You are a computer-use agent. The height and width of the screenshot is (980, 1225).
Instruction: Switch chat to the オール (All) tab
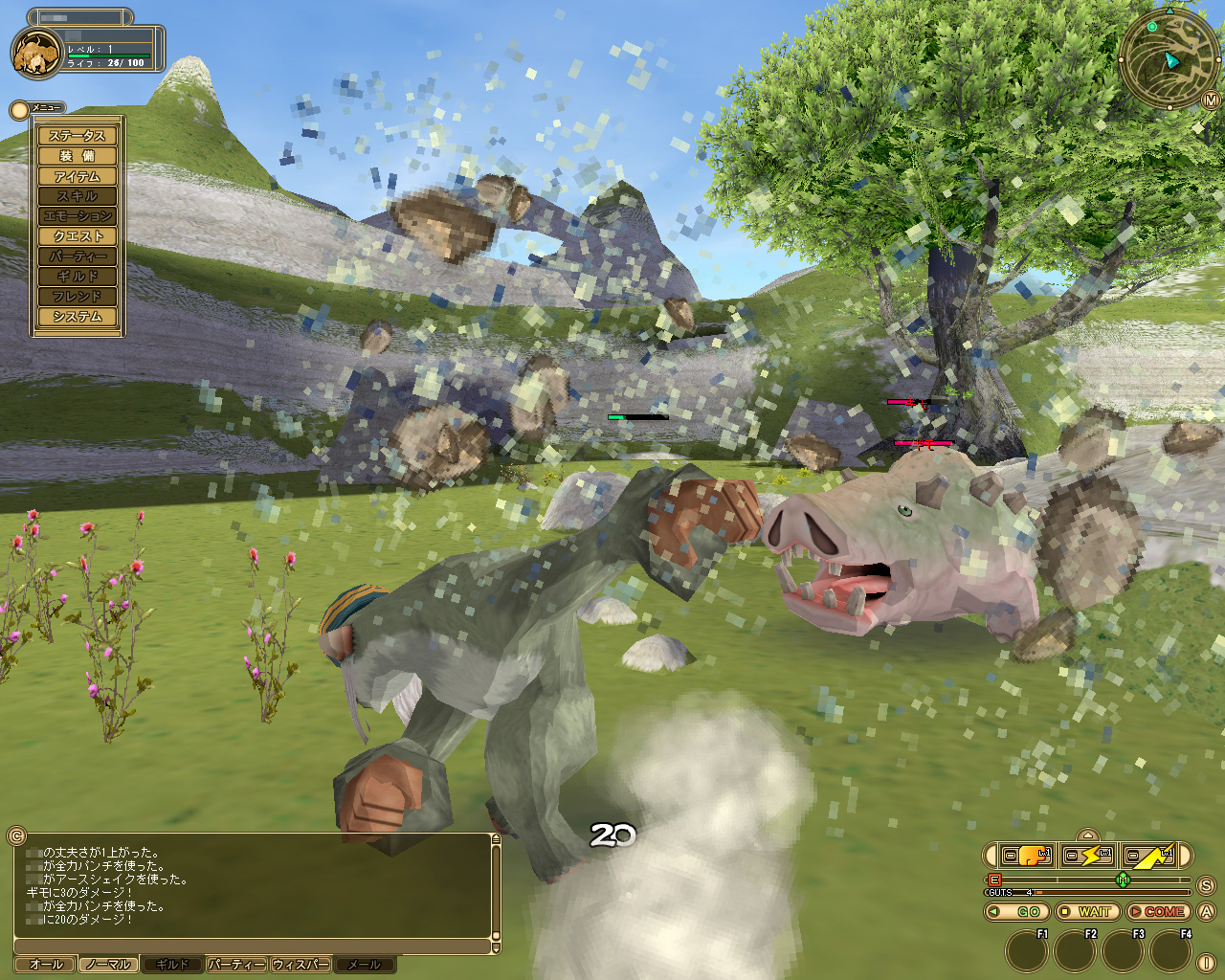[x=46, y=965]
